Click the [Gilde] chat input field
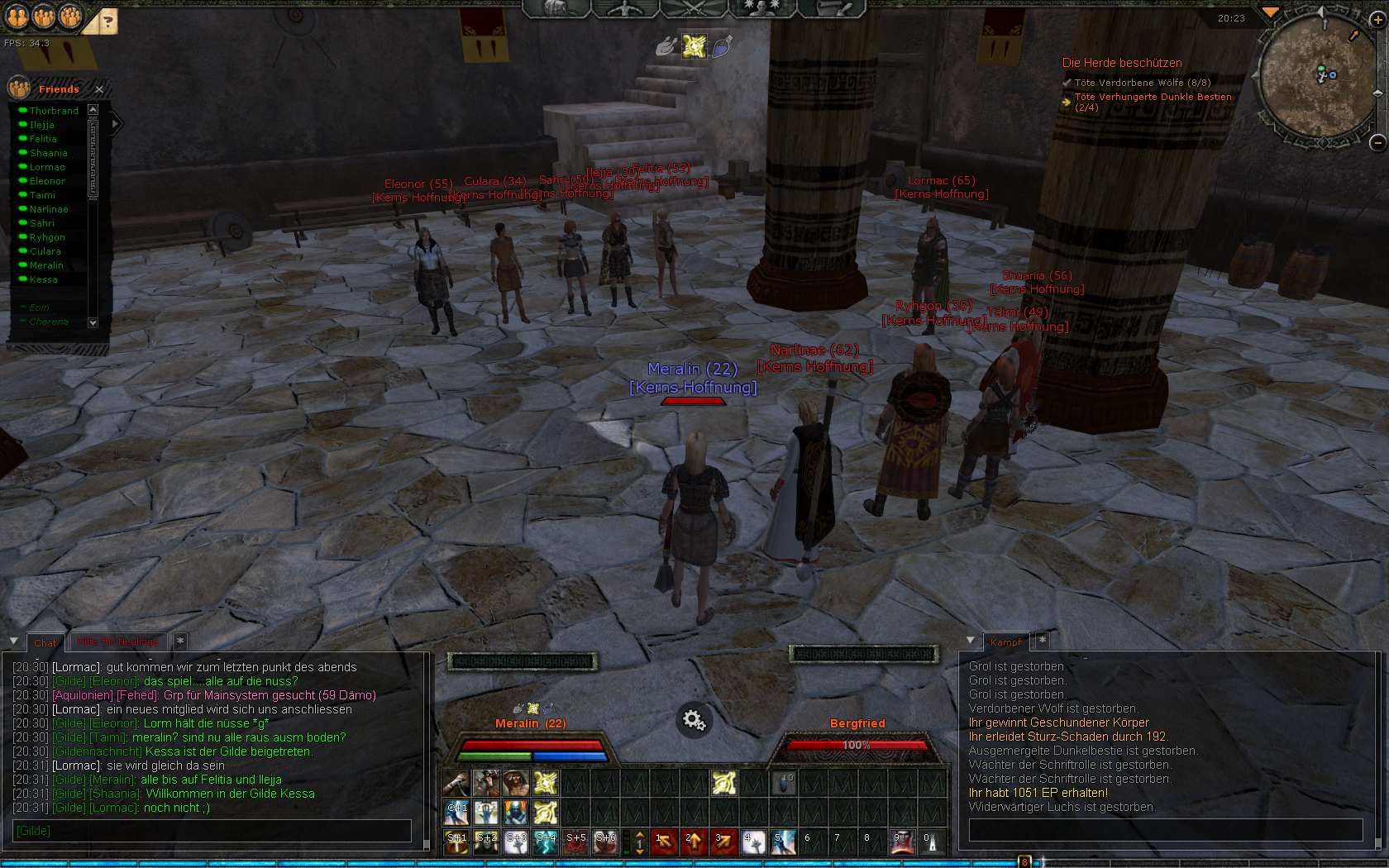 pyautogui.click(x=212, y=831)
